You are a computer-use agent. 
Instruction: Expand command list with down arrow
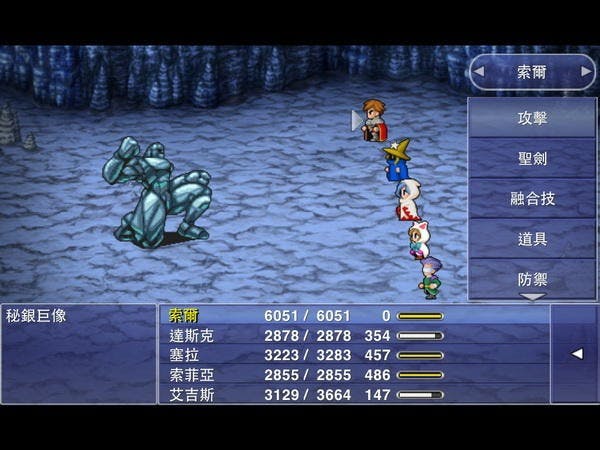click(531, 297)
